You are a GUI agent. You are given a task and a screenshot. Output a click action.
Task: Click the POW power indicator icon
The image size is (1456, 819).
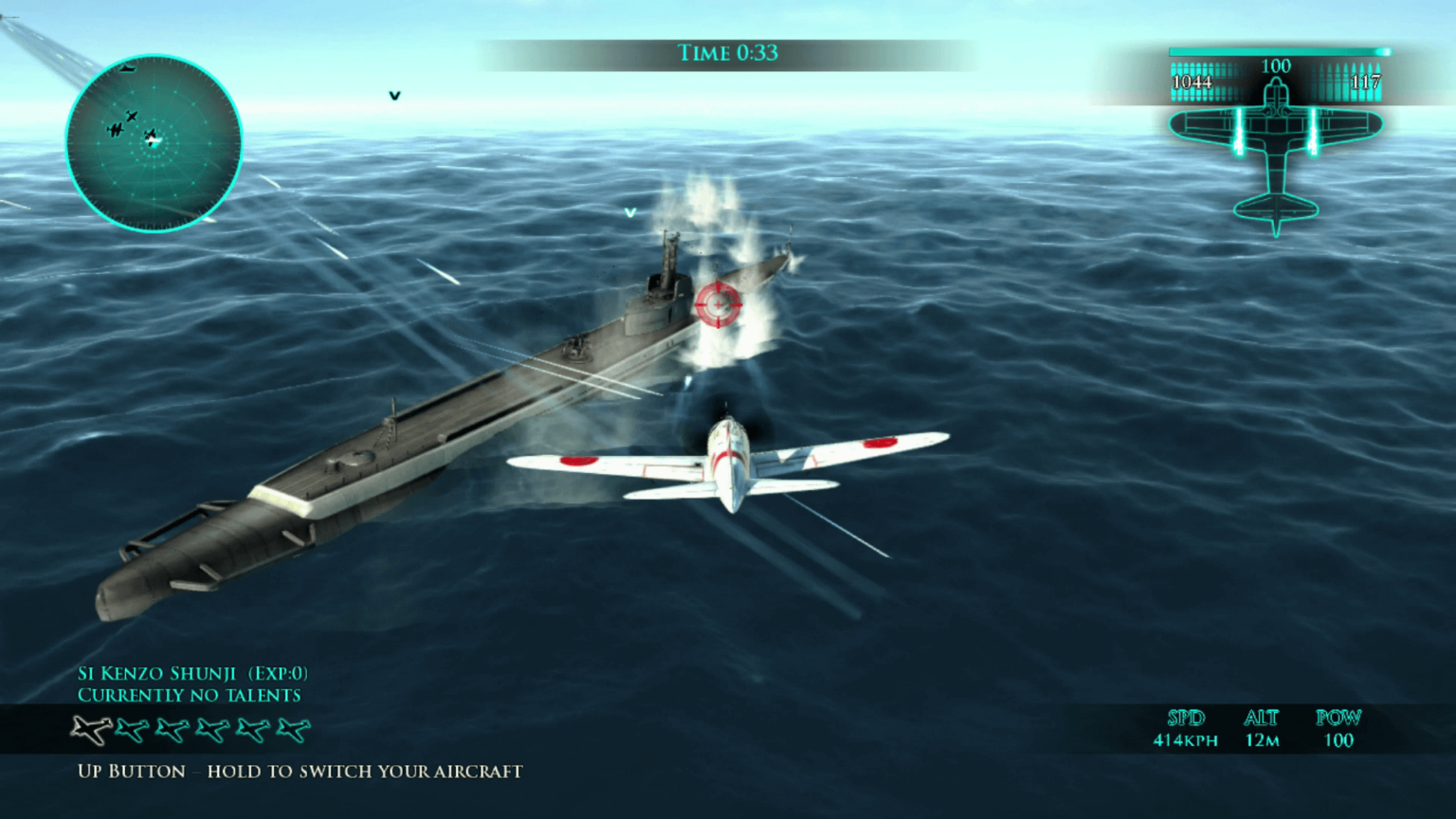pyautogui.click(x=1338, y=719)
